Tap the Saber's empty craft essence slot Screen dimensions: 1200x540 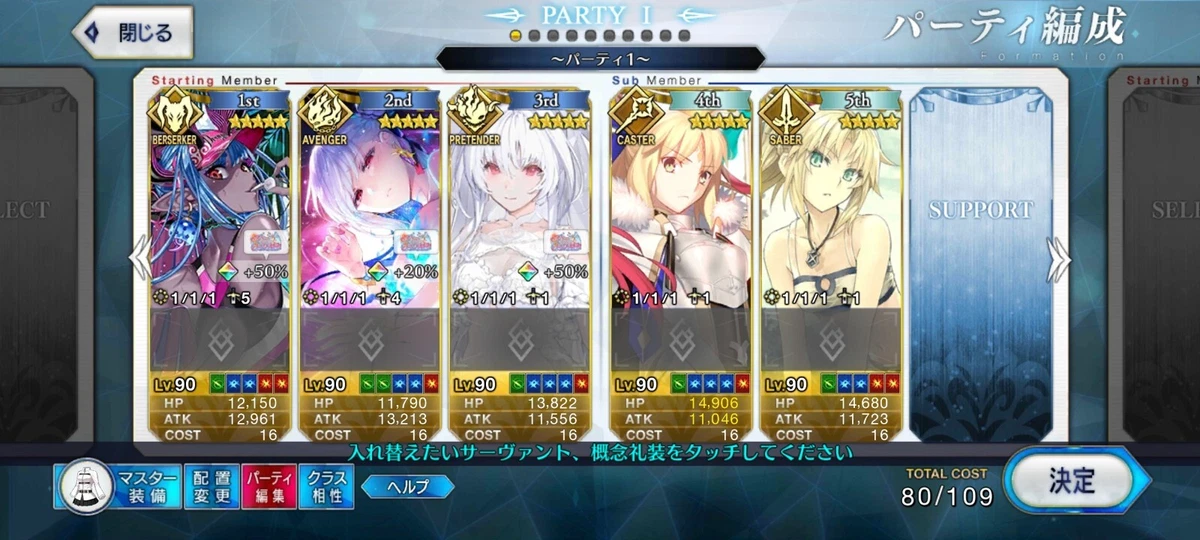[x=831, y=340]
